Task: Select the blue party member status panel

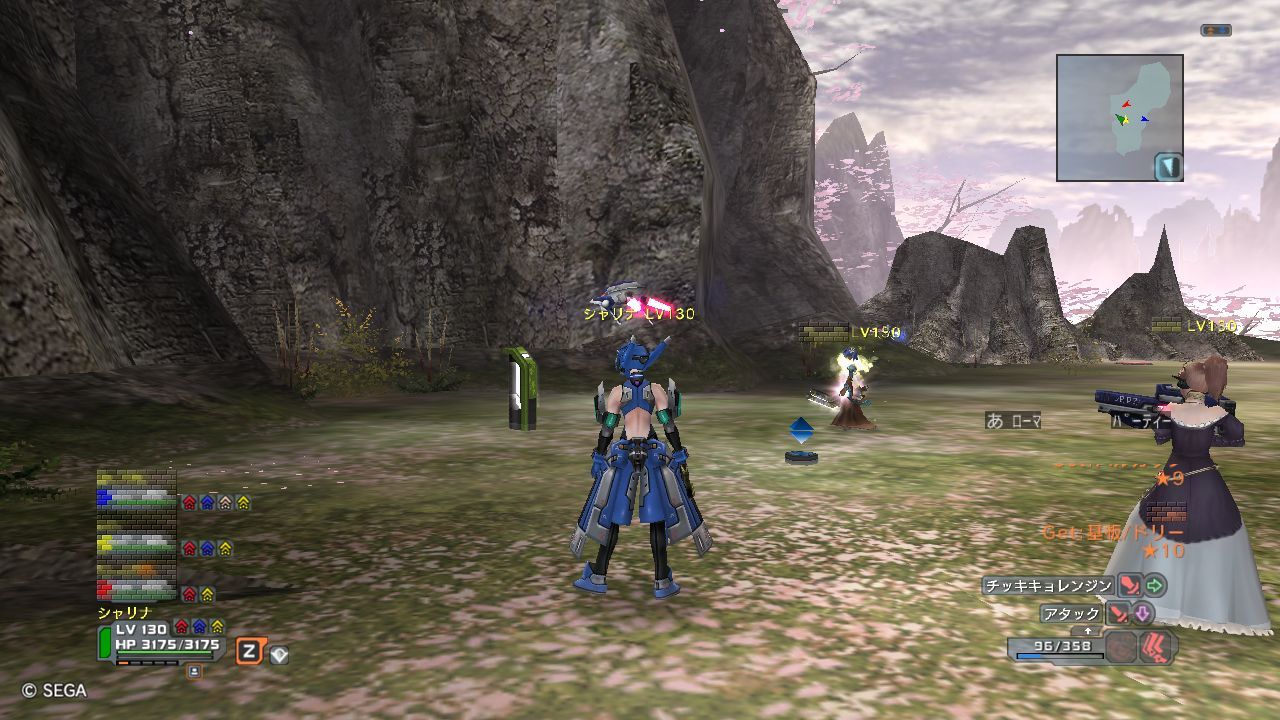Action: pyautogui.click(x=136, y=498)
